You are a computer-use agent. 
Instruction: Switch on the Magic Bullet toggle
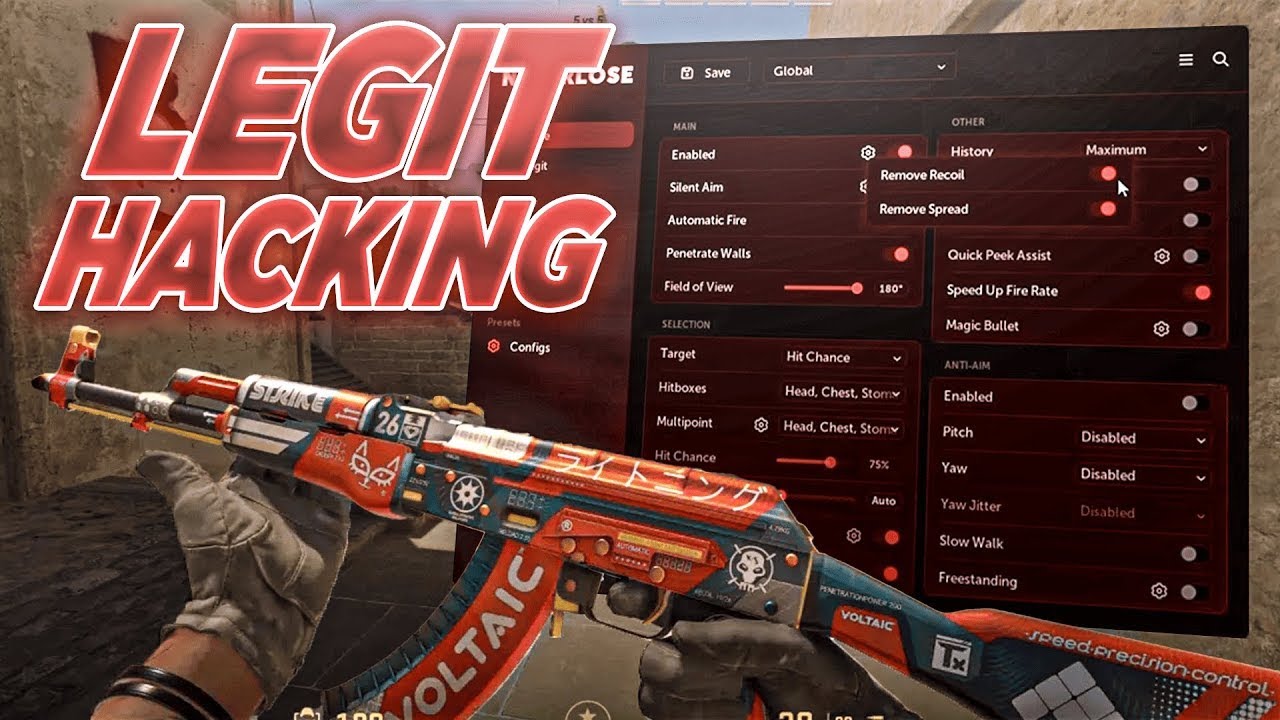(x=1191, y=328)
